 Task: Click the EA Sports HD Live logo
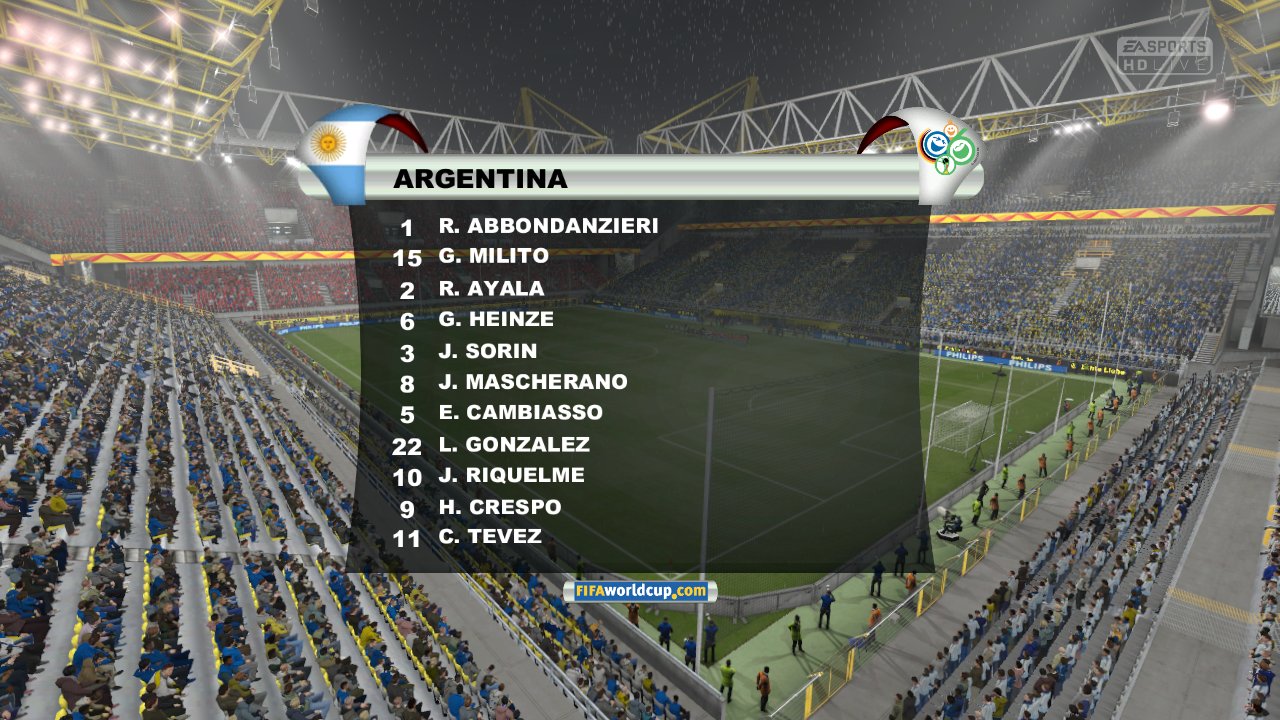point(1164,54)
